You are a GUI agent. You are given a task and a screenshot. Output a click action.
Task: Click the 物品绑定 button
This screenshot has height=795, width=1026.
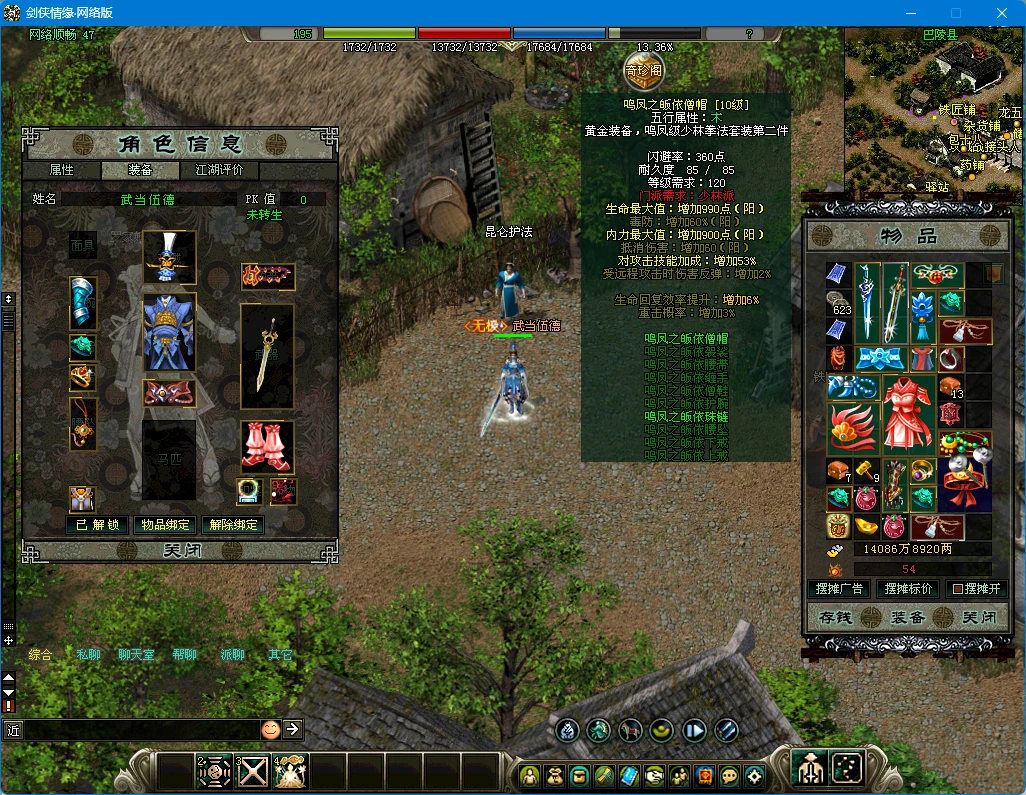click(165, 525)
